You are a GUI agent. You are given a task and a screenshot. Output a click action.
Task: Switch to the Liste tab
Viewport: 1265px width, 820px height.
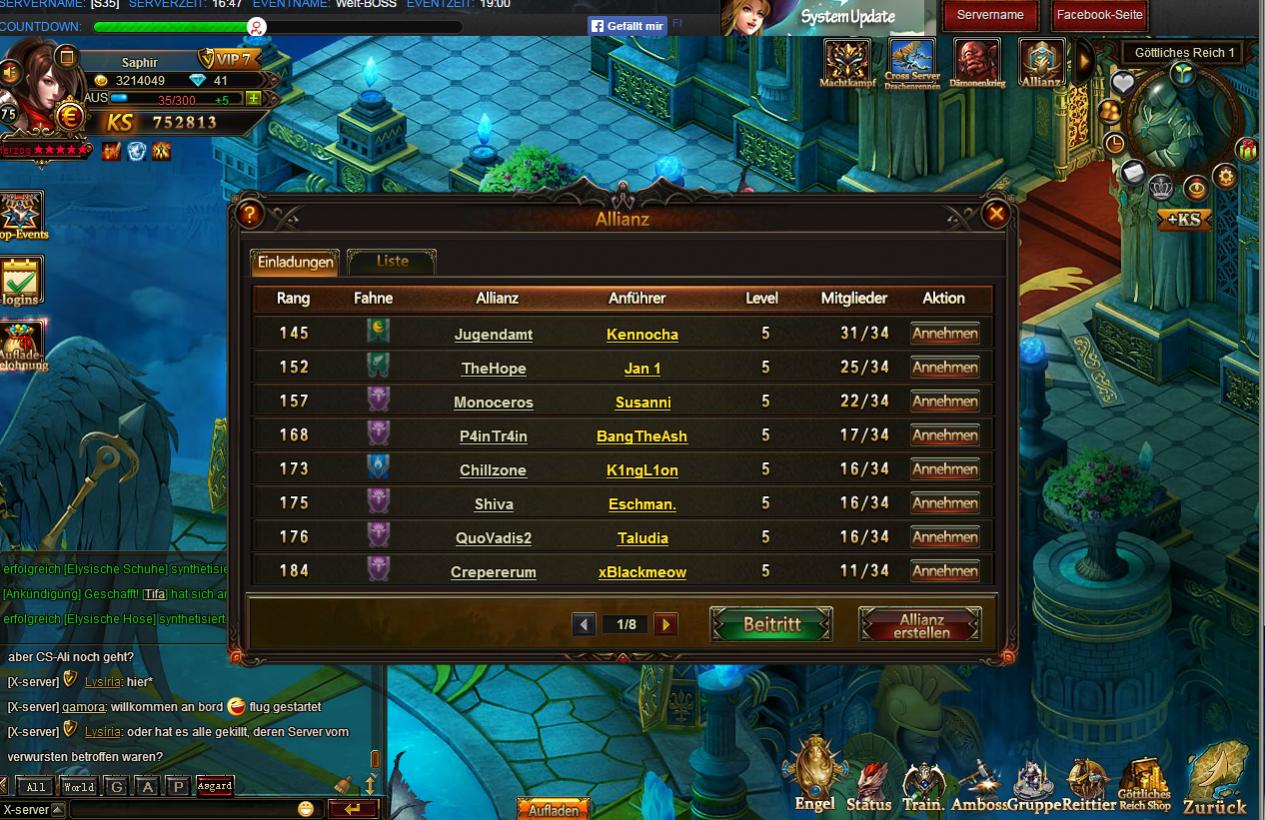[392, 261]
